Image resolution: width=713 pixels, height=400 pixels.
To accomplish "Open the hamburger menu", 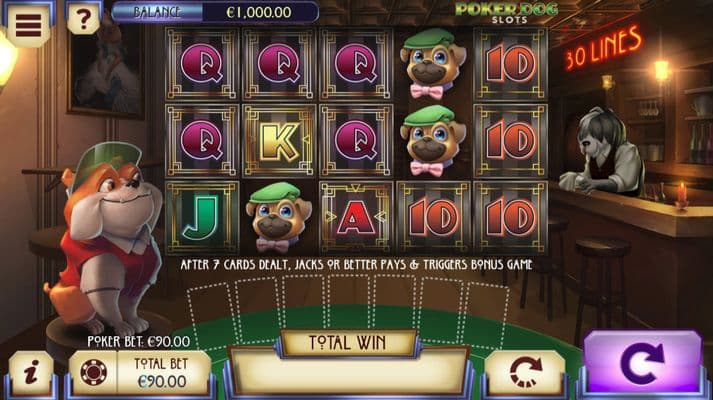I will pos(27,22).
